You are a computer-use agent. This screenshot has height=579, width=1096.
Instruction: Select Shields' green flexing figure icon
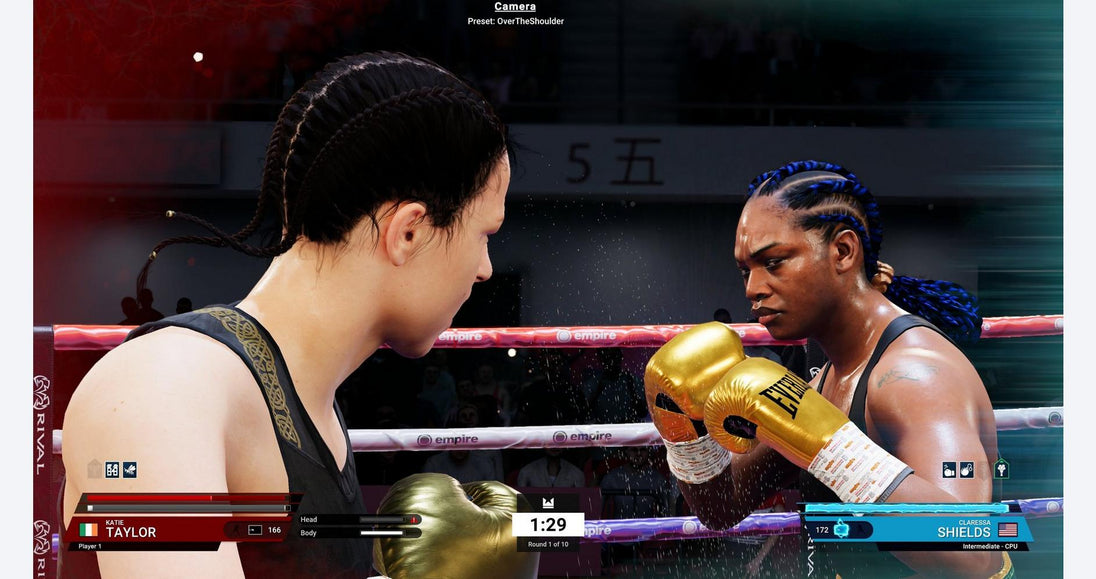(x=1001, y=468)
